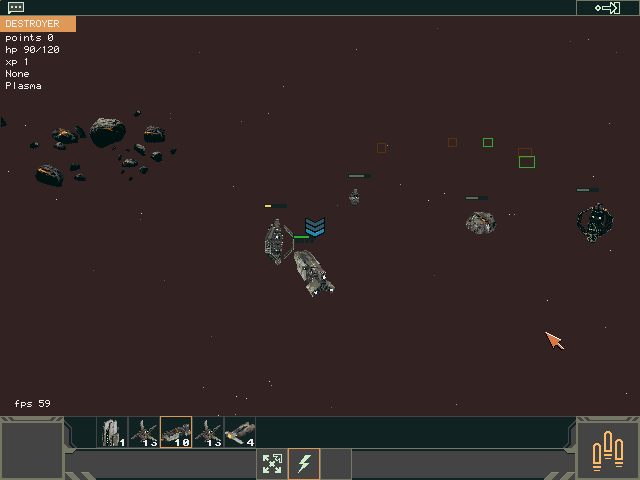
Task: Activate the four-arrows expand command
Action: (x=272, y=464)
